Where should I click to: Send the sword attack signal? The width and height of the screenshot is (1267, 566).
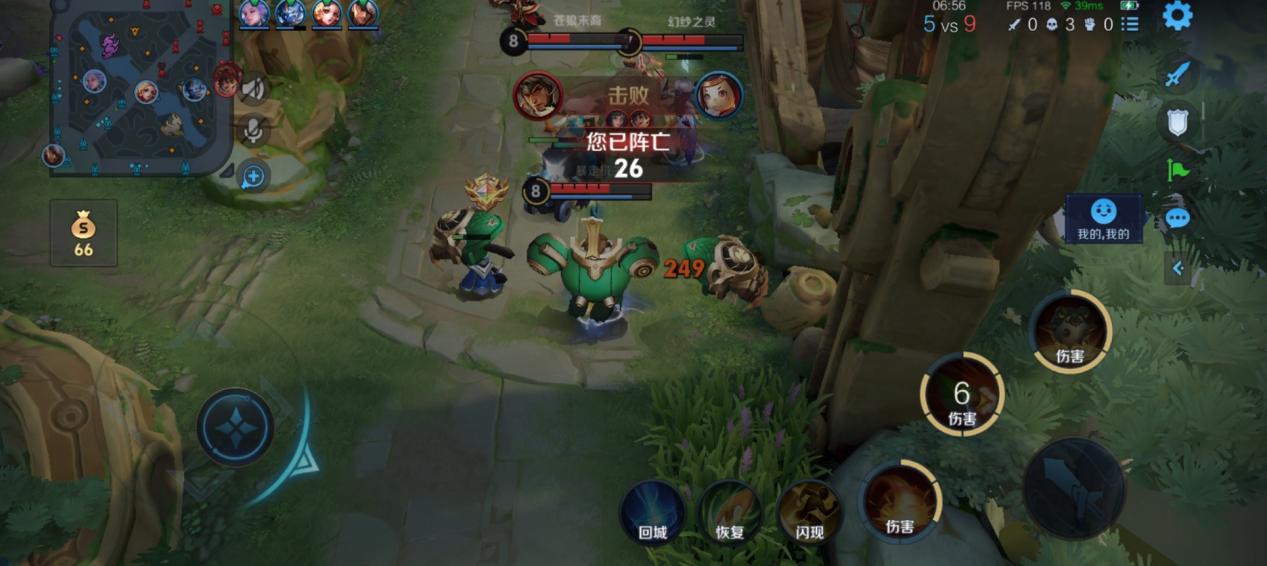click(x=1177, y=75)
